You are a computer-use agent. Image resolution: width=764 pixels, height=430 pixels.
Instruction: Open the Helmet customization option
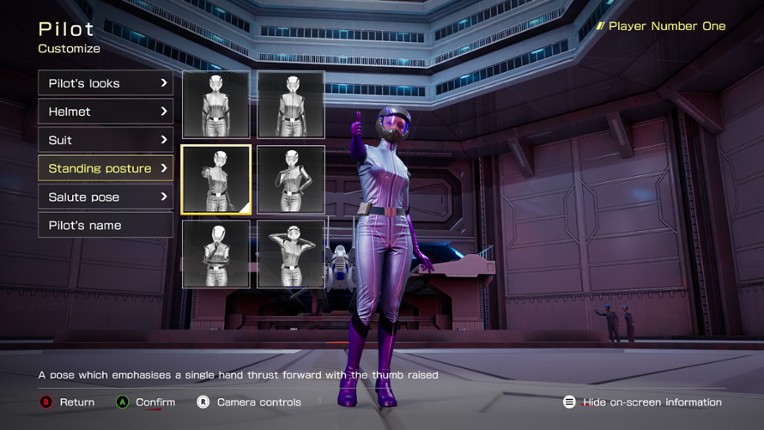click(x=105, y=111)
